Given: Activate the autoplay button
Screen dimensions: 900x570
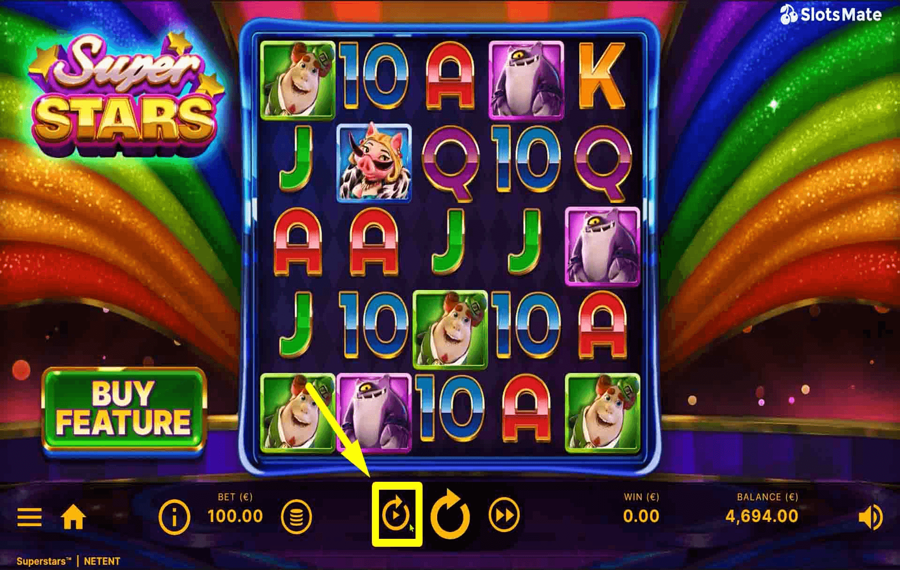Looking at the screenshot, I should pos(396,516).
